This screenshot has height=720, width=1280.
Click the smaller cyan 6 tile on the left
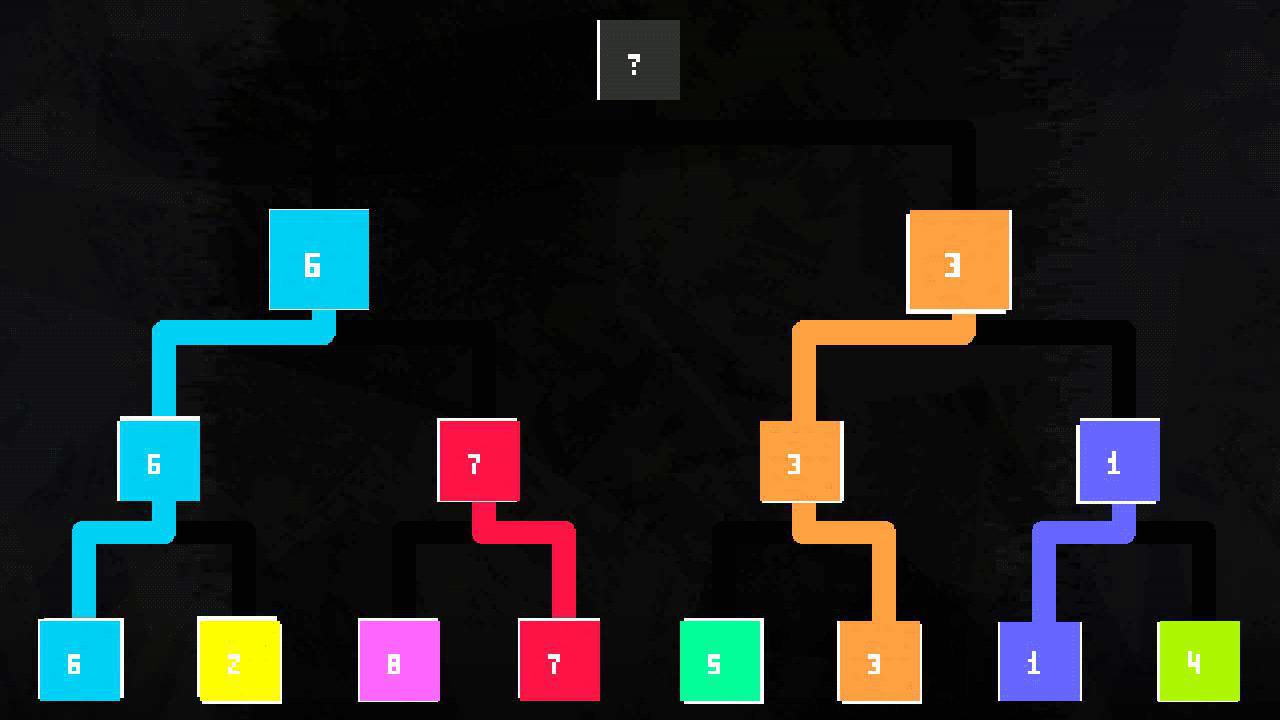tap(158, 460)
